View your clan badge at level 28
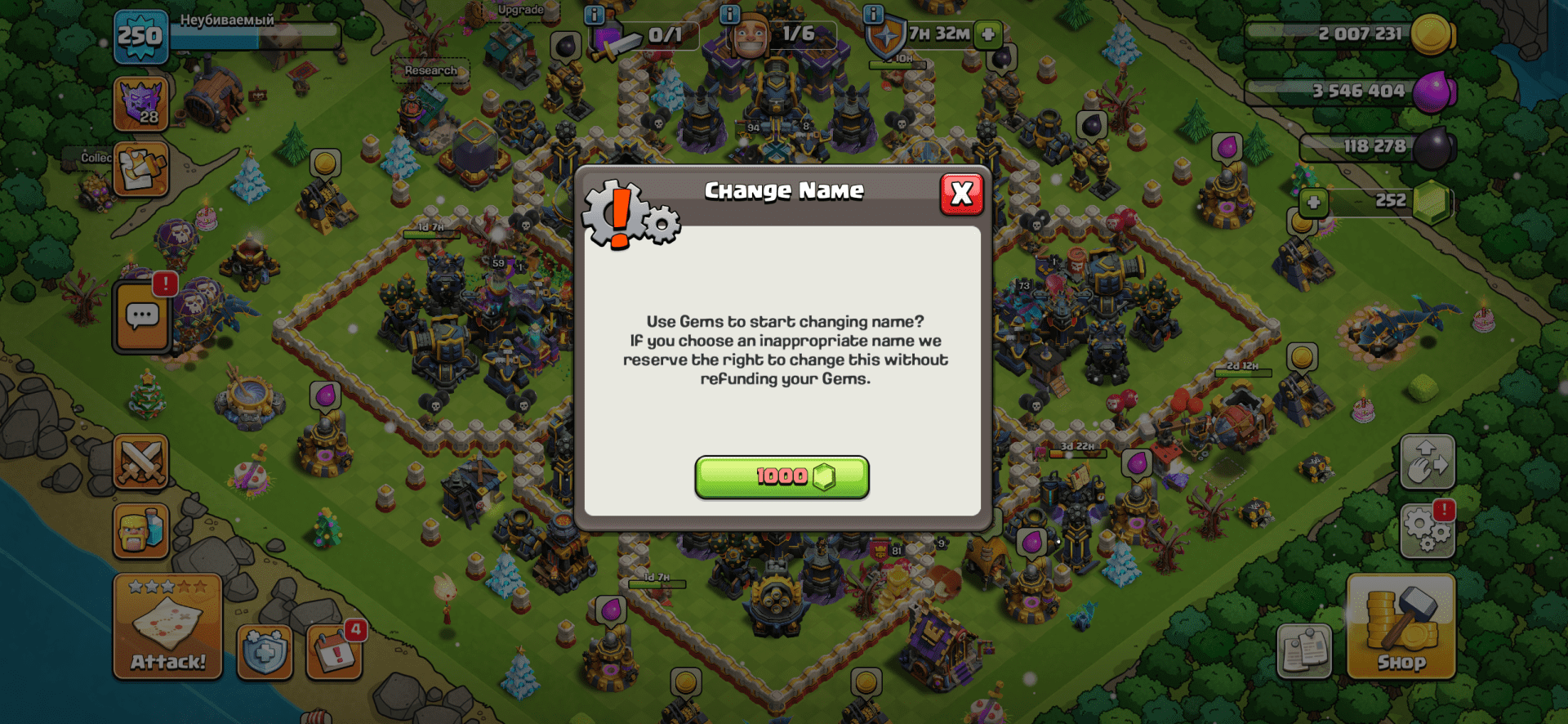Screen dimensions: 1568x724 [140, 105]
